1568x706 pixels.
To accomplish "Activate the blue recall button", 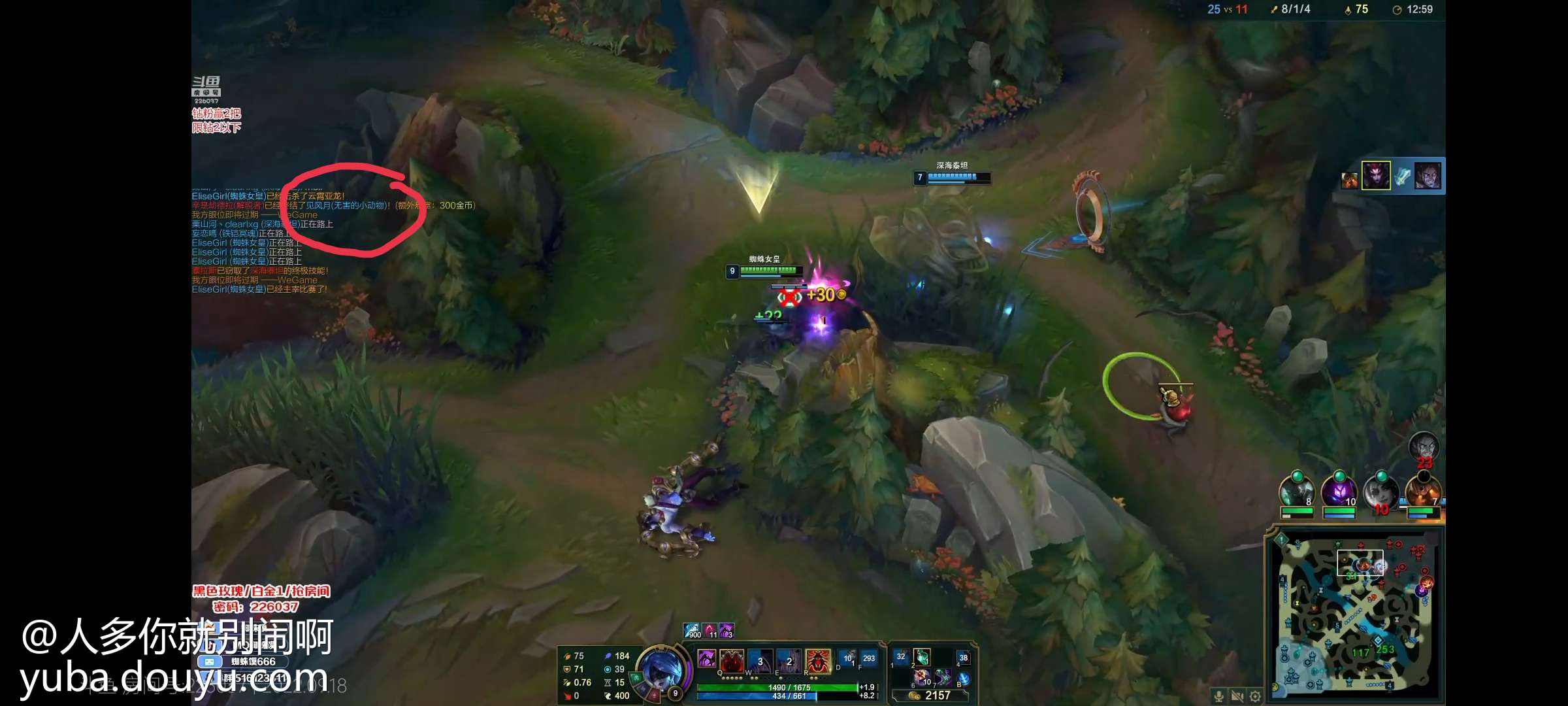I will click(x=964, y=679).
